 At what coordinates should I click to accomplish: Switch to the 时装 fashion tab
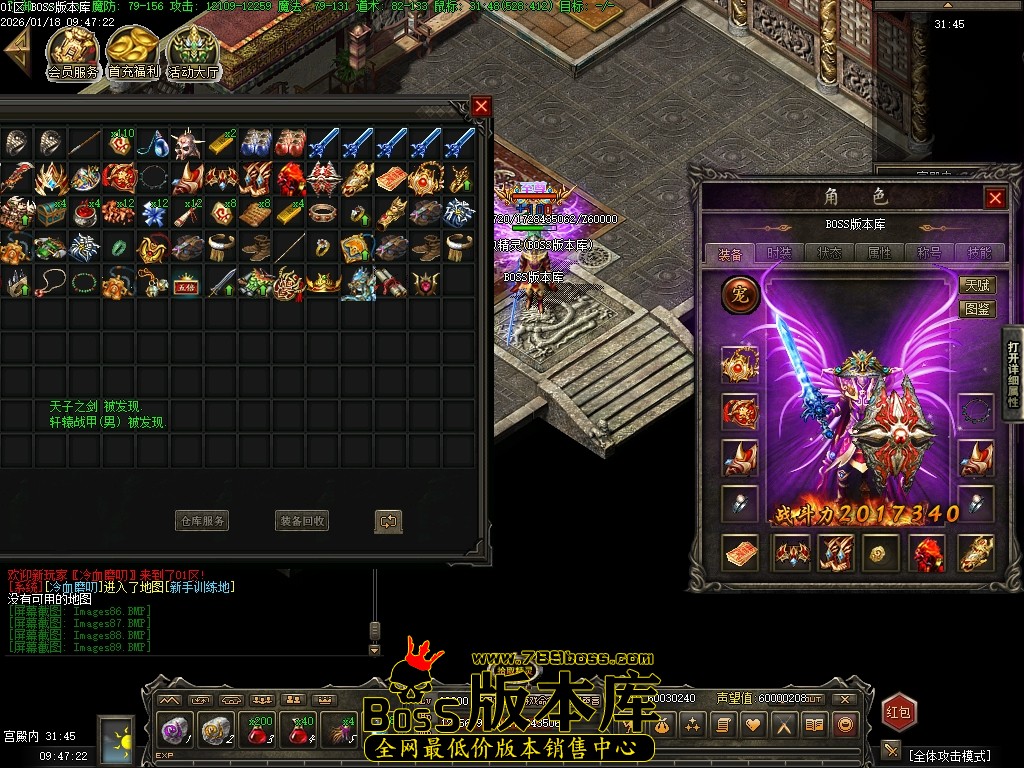point(779,253)
